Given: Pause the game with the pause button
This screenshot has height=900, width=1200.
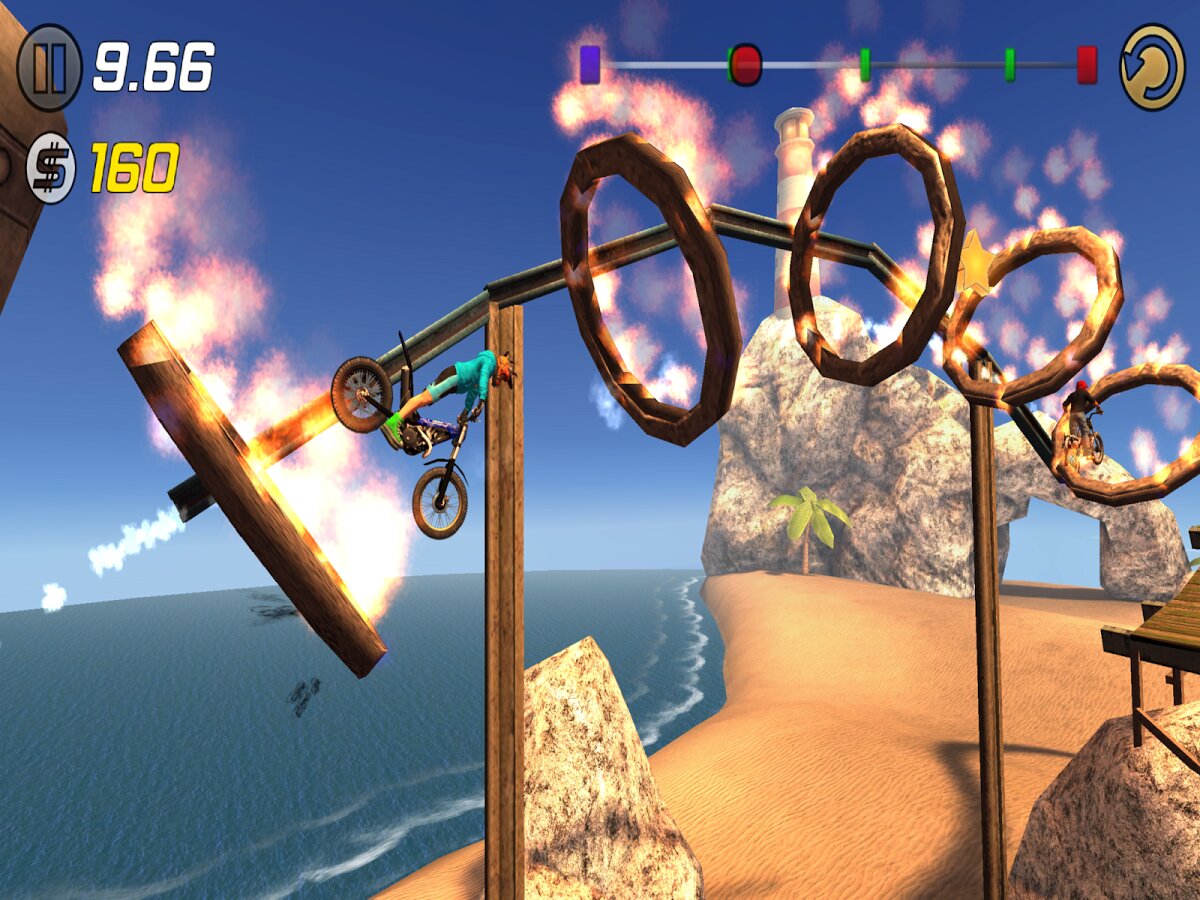Looking at the screenshot, I should [50, 67].
